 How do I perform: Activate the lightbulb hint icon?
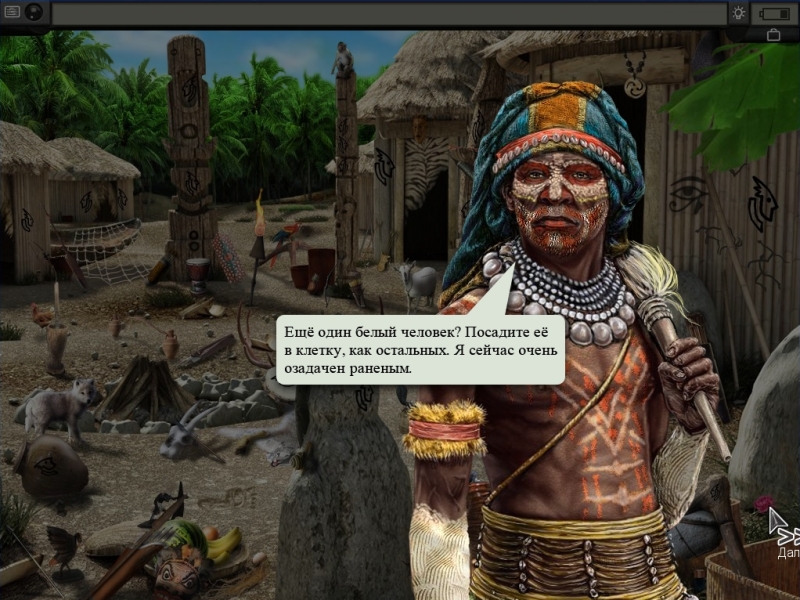739,13
